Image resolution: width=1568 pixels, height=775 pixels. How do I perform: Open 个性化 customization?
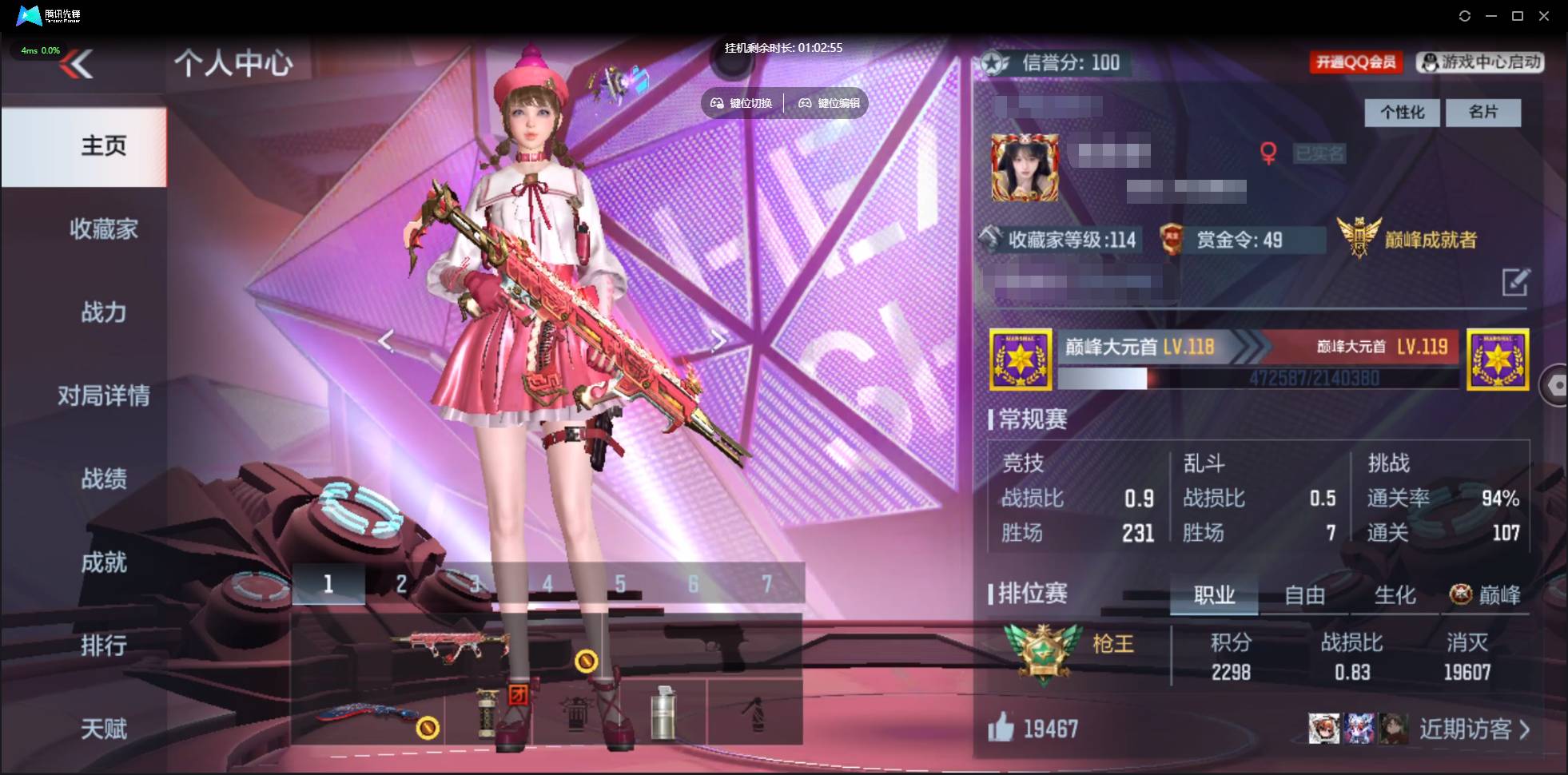[x=1402, y=112]
